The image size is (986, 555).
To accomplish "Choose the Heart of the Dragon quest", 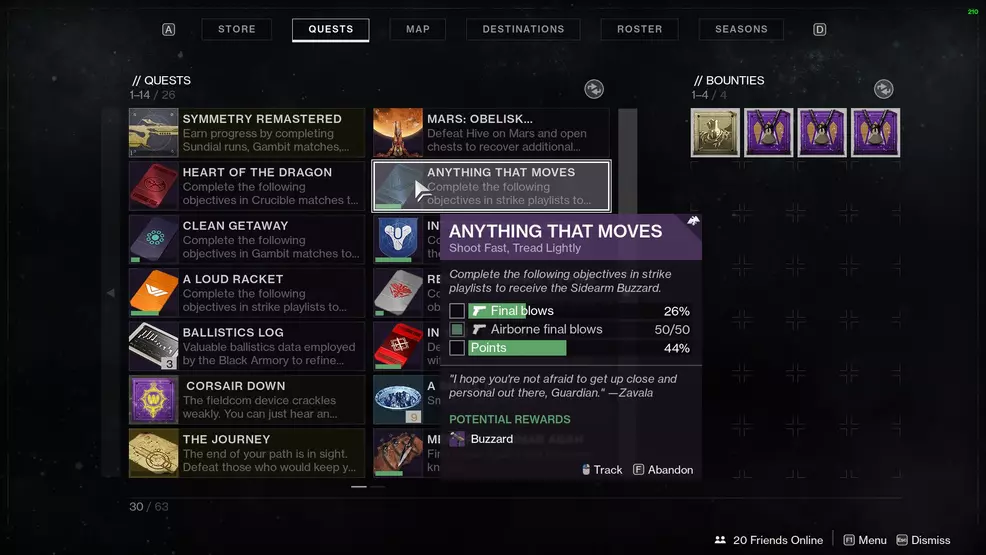I will point(247,186).
